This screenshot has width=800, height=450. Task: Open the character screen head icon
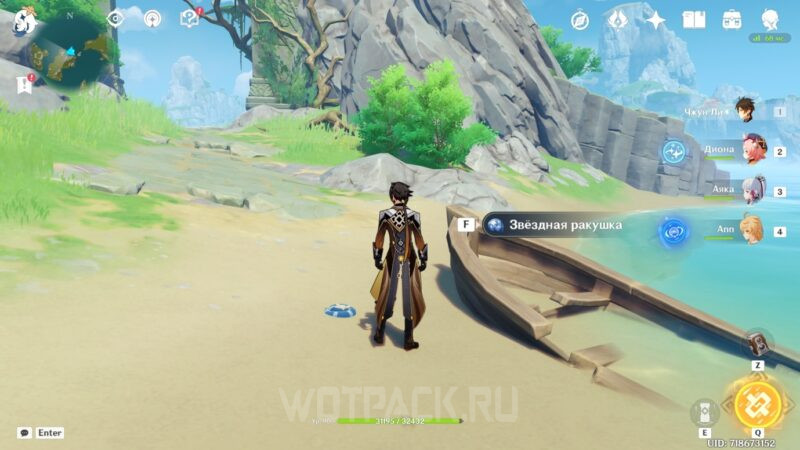pos(770,20)
